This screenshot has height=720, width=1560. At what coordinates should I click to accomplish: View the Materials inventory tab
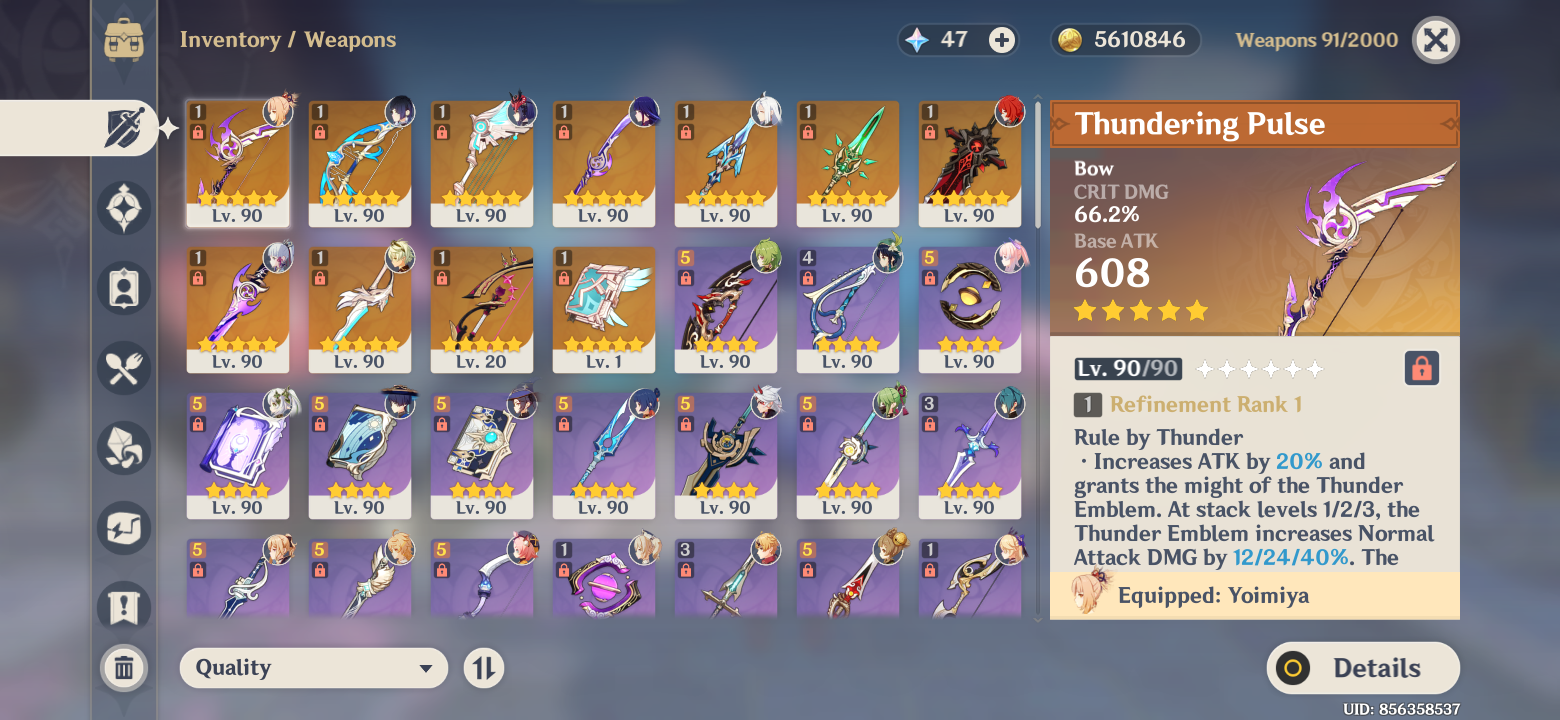pyautogui.click(x=124, y=448)
